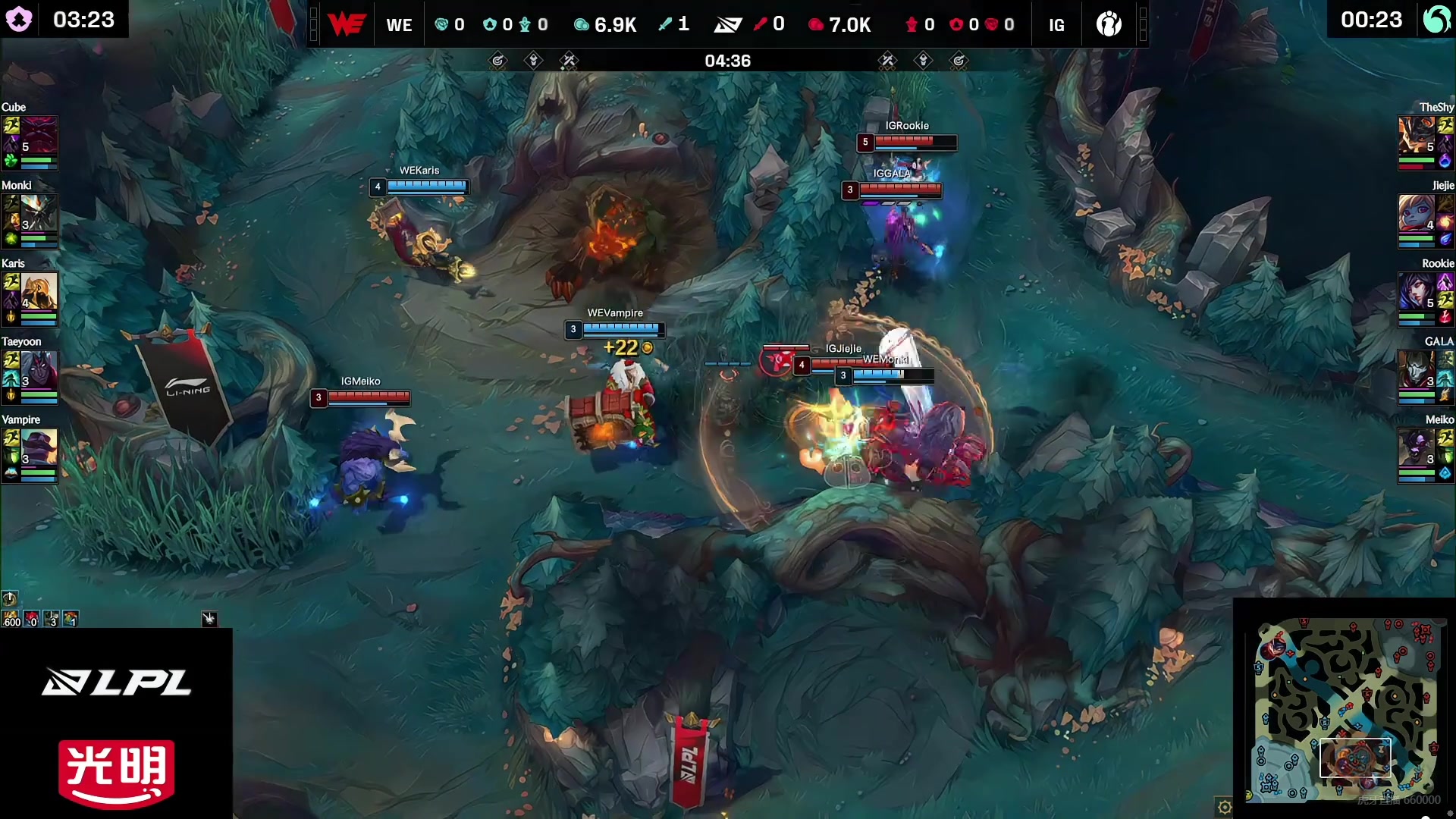Click Meiko's champion portrait
The width and height of the screenshot is (1456, 819).
[x=1417, y=447]
